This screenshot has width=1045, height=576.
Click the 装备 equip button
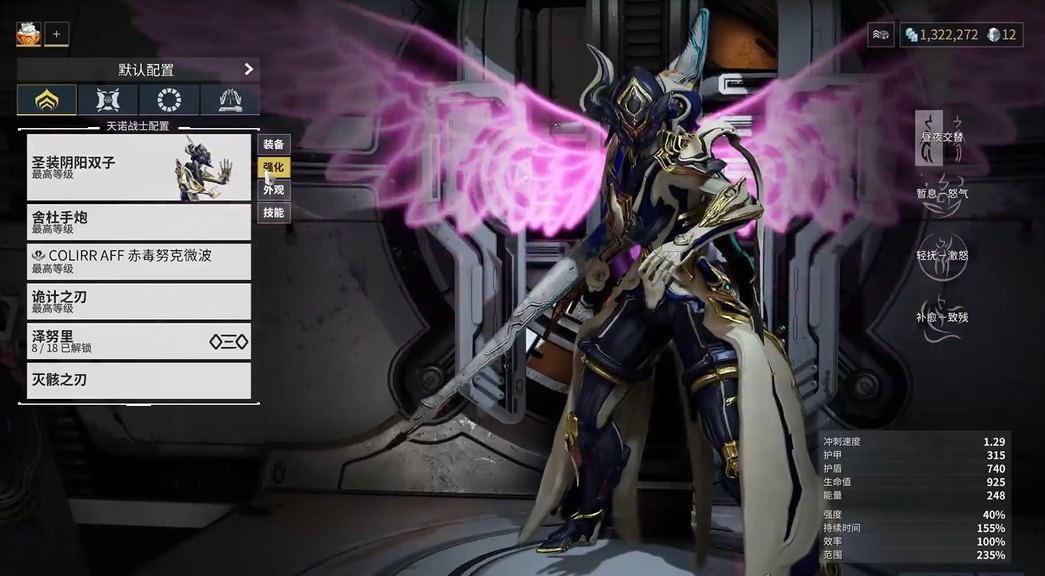pos(274,145)
